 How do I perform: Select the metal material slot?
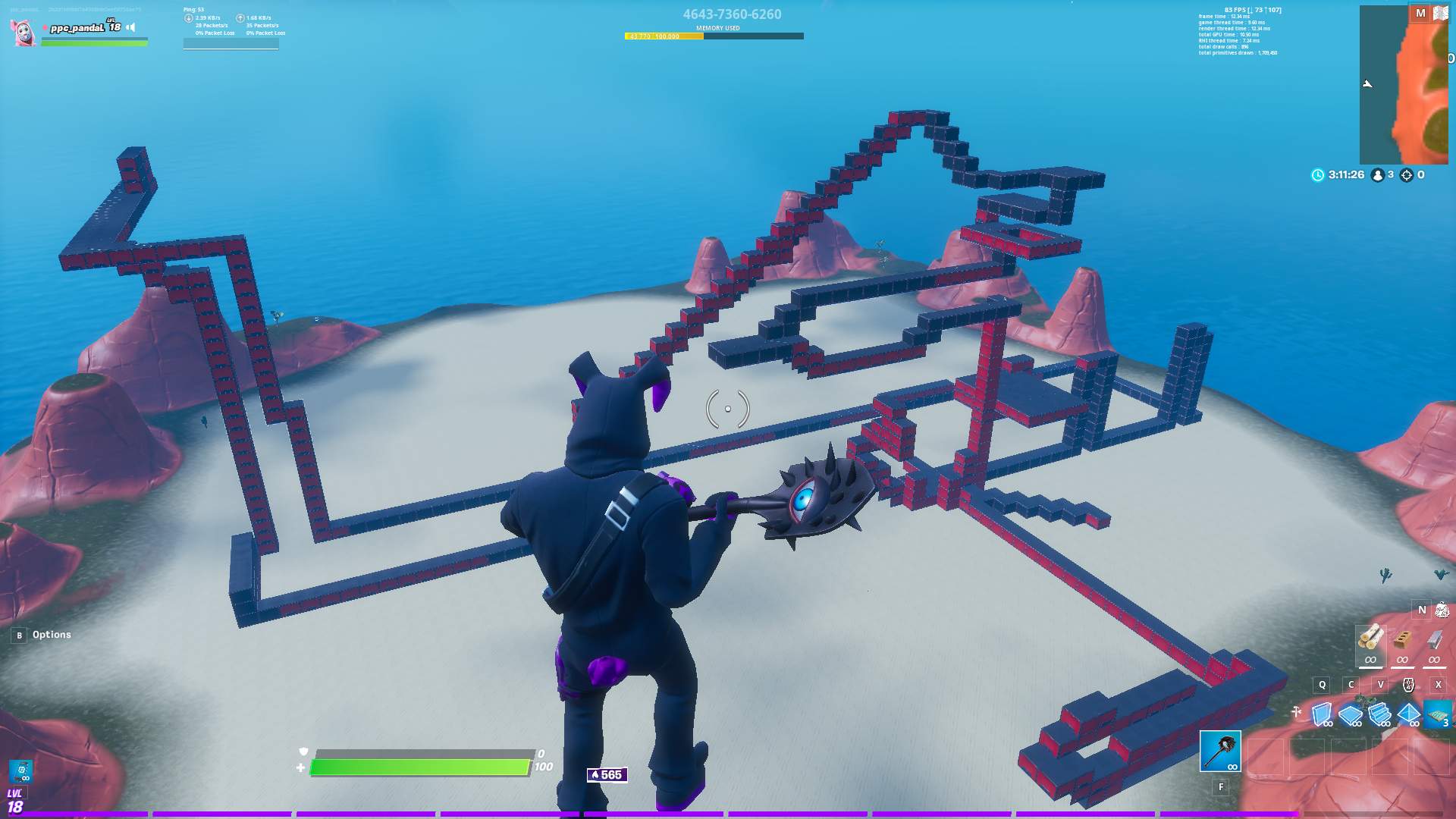pos(1434,641)
